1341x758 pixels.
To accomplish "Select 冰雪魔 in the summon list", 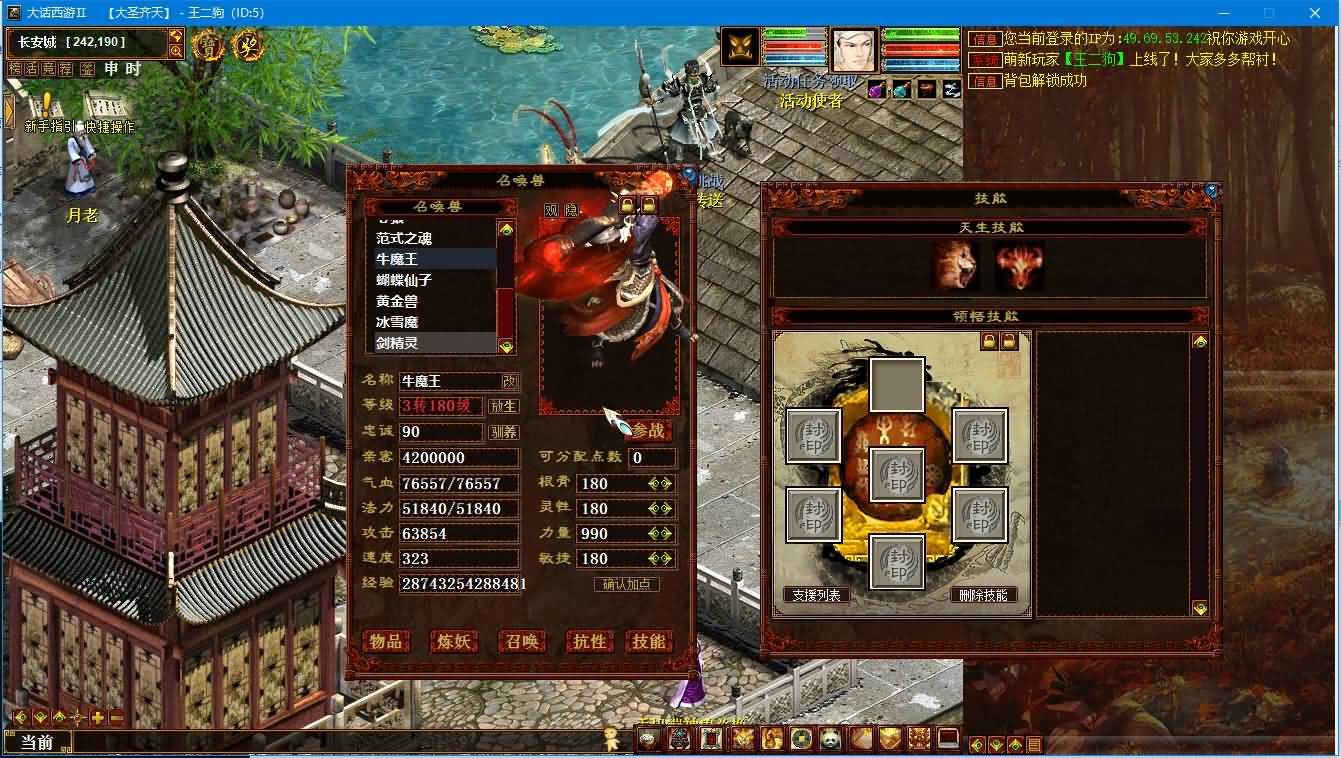I will tap(397, 322).
